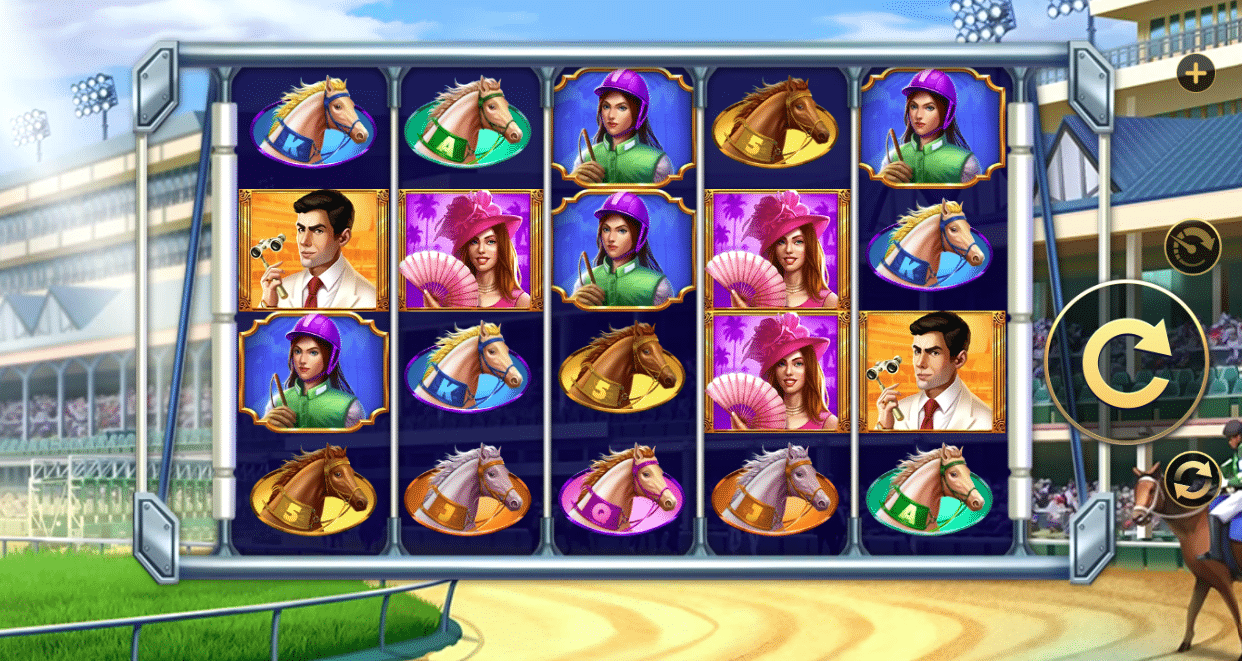Open the plus menu button
Screen dimensions: 1242x661
(x=1195, y=72)
